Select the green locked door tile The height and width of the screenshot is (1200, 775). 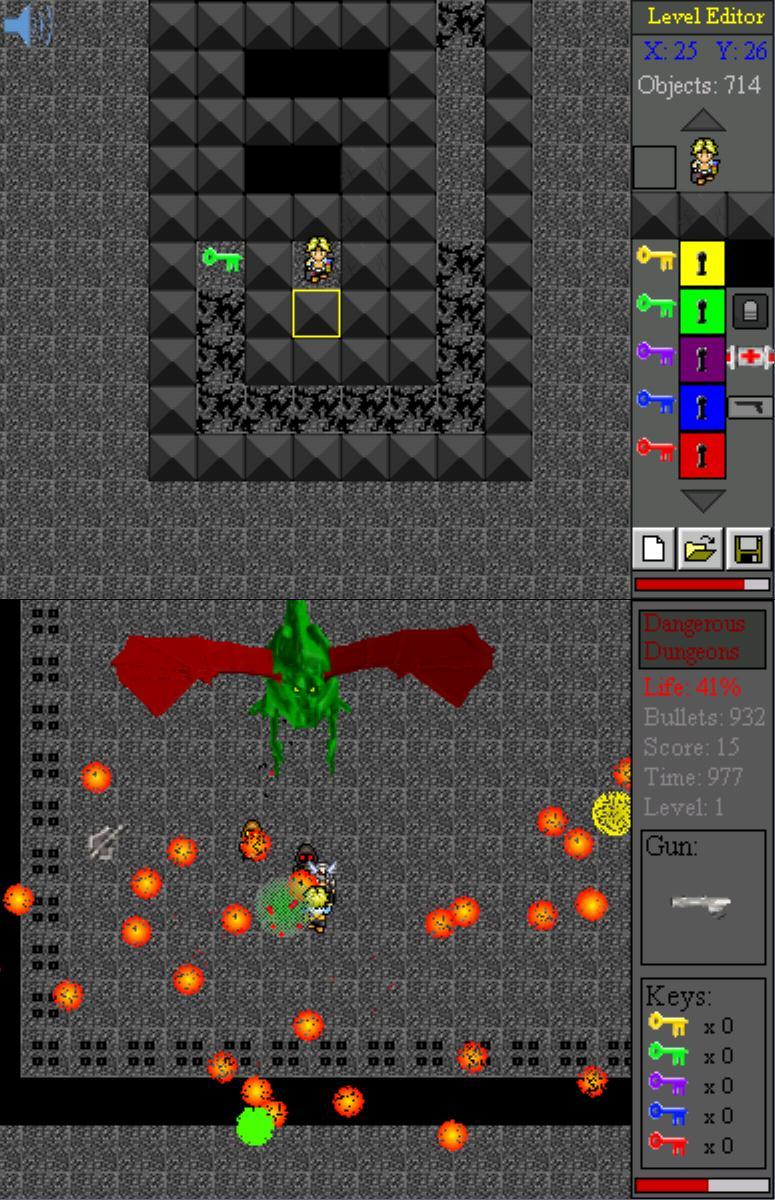click(702, 311)
